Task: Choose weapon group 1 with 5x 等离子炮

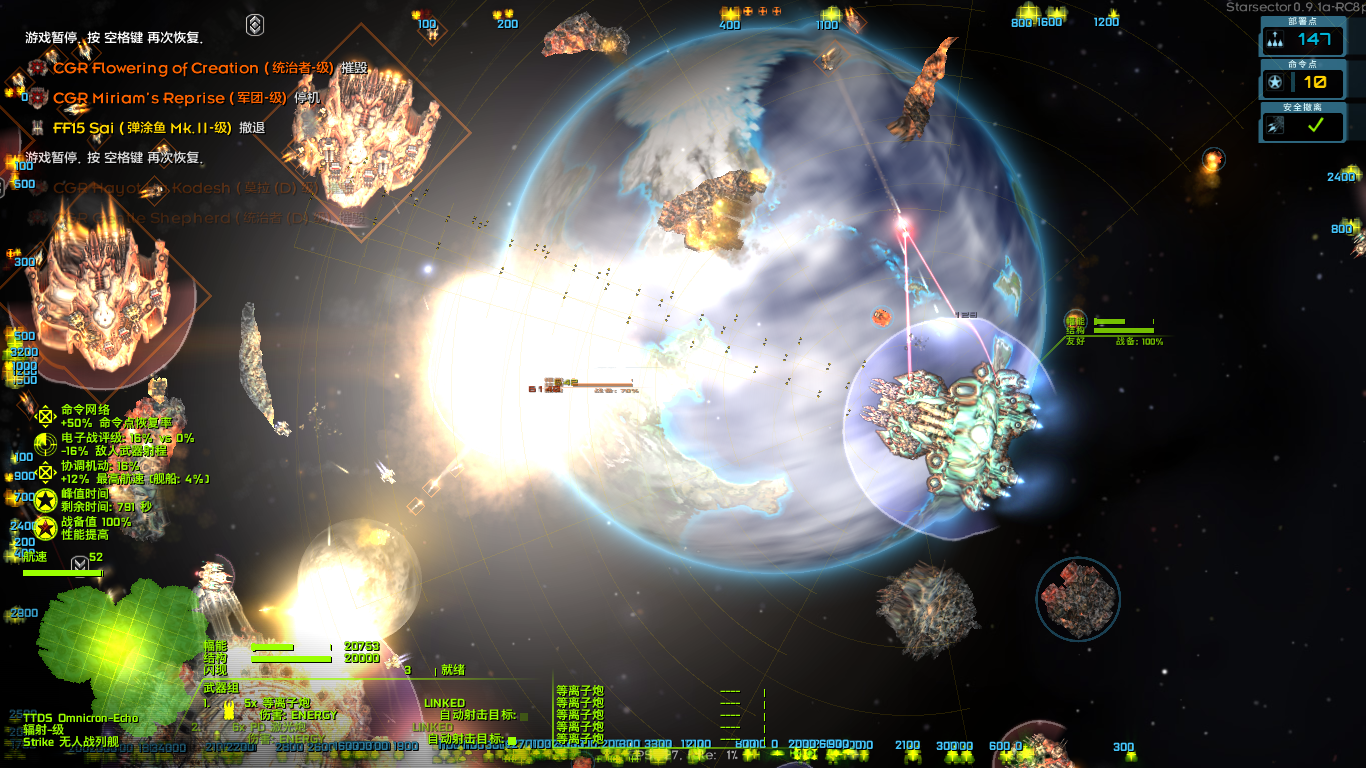Action: (x=282, y=704)
